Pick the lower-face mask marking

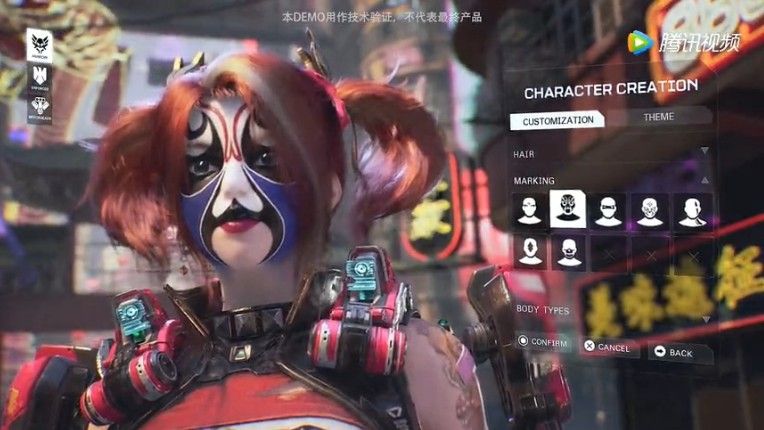(568, 251)
